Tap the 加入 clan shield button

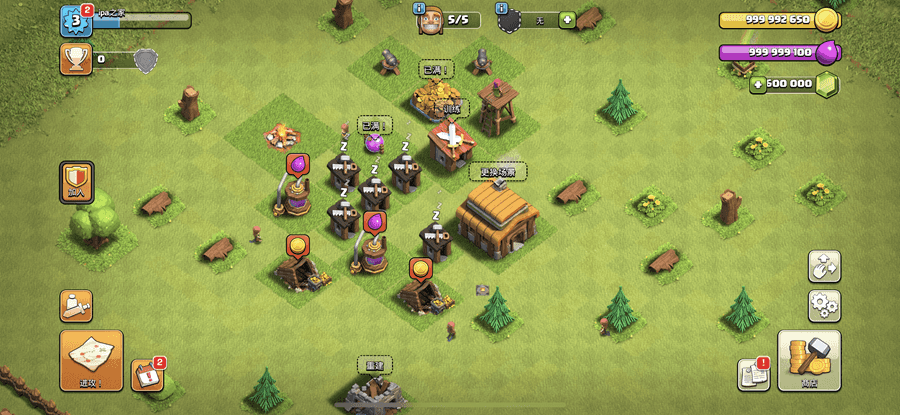[77, 184]
